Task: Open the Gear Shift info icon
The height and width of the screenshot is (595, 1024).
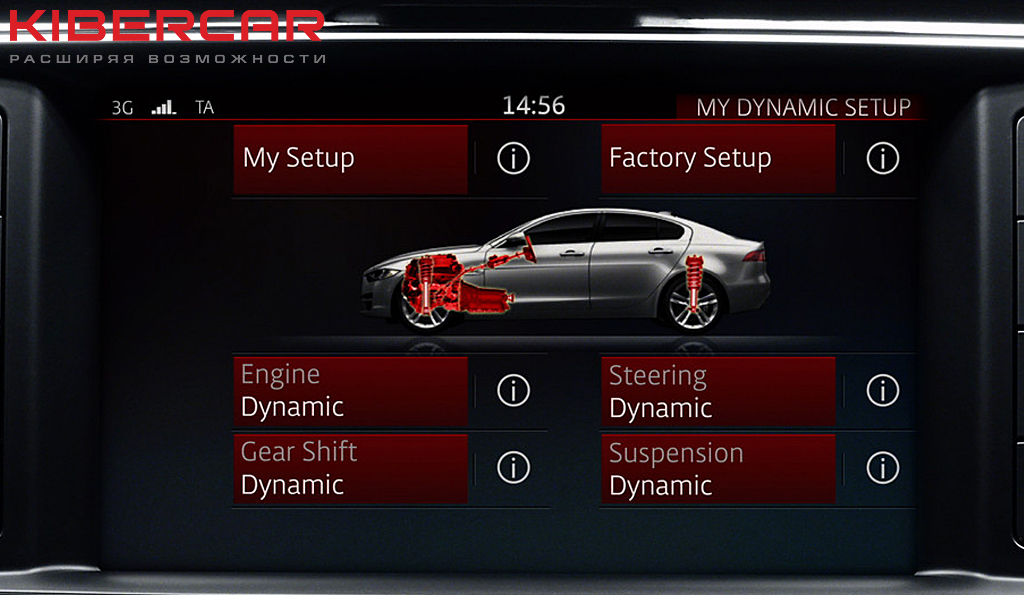Action: [x=513, y=468]
